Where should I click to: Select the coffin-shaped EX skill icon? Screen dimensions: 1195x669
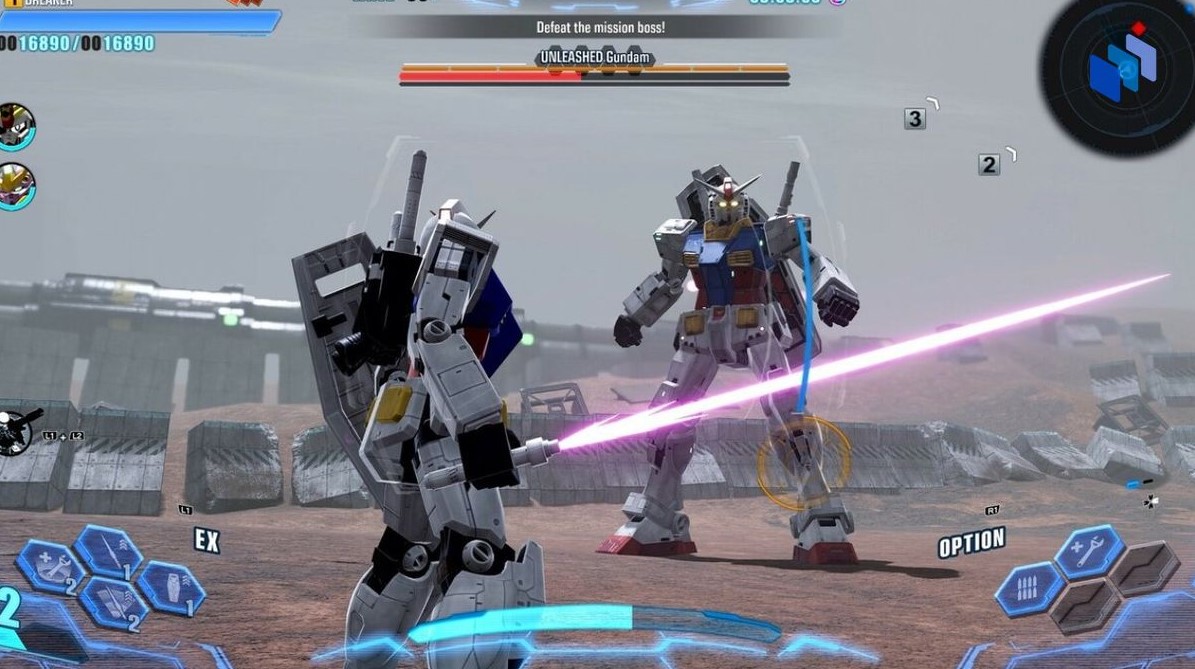tap(171, 587)
